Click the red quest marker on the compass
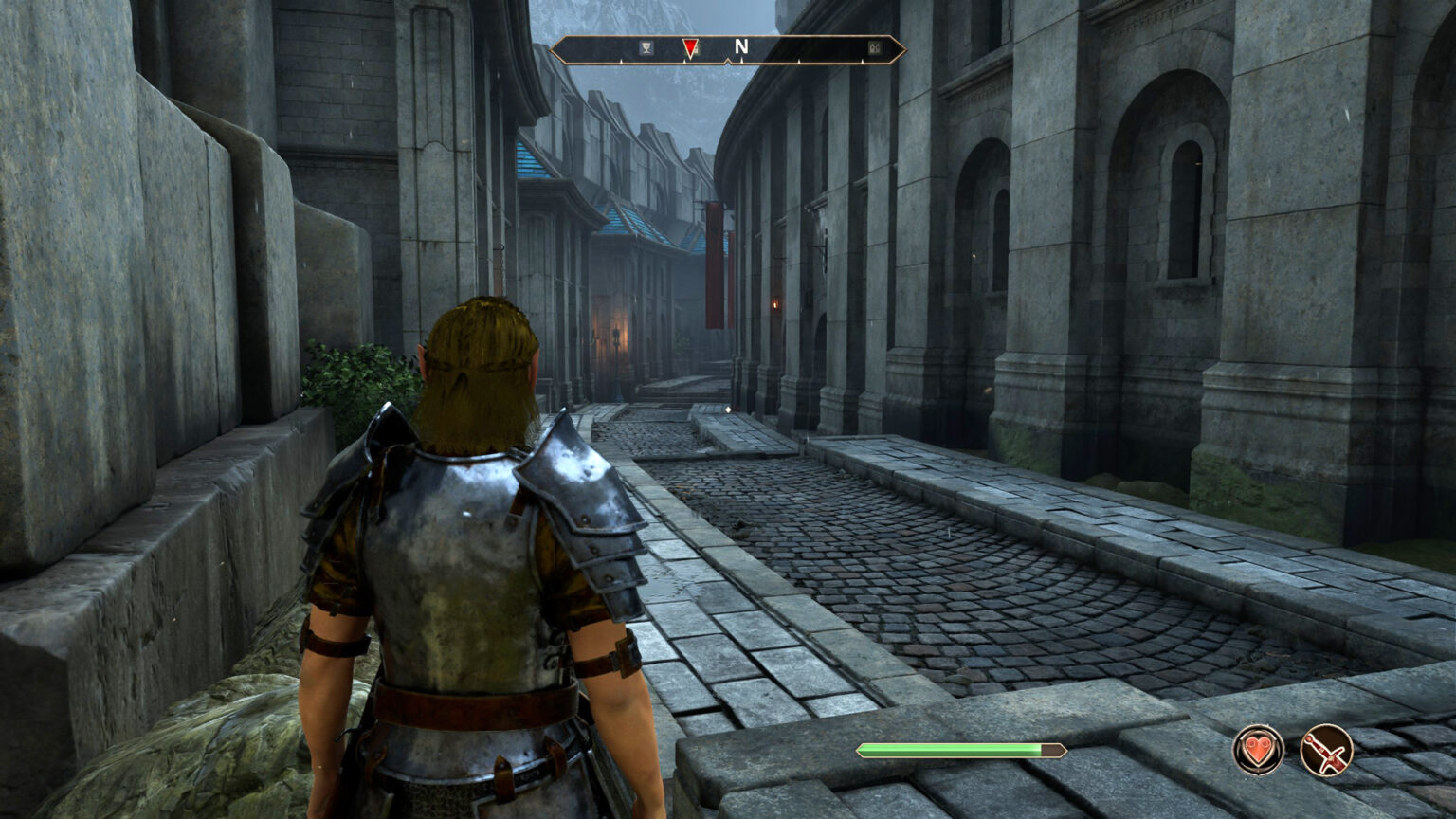Screen dimensions: 1456x819 [690, 47]
